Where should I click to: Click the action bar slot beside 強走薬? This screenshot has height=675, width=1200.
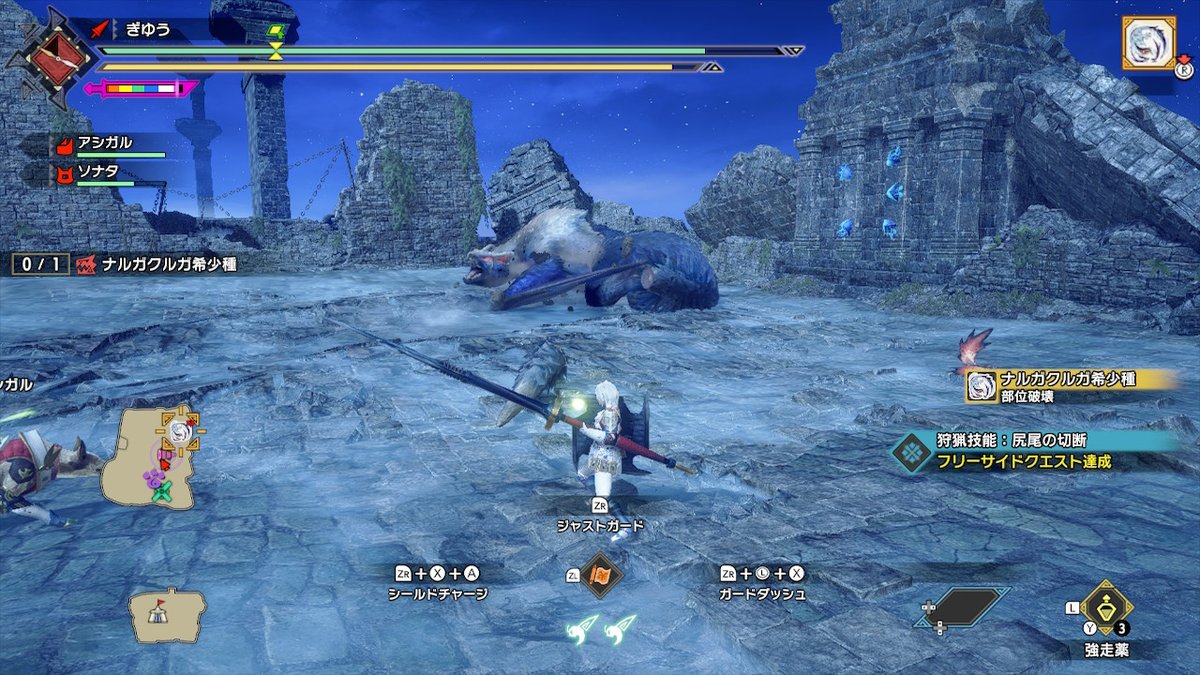click(x=962, y=608)
